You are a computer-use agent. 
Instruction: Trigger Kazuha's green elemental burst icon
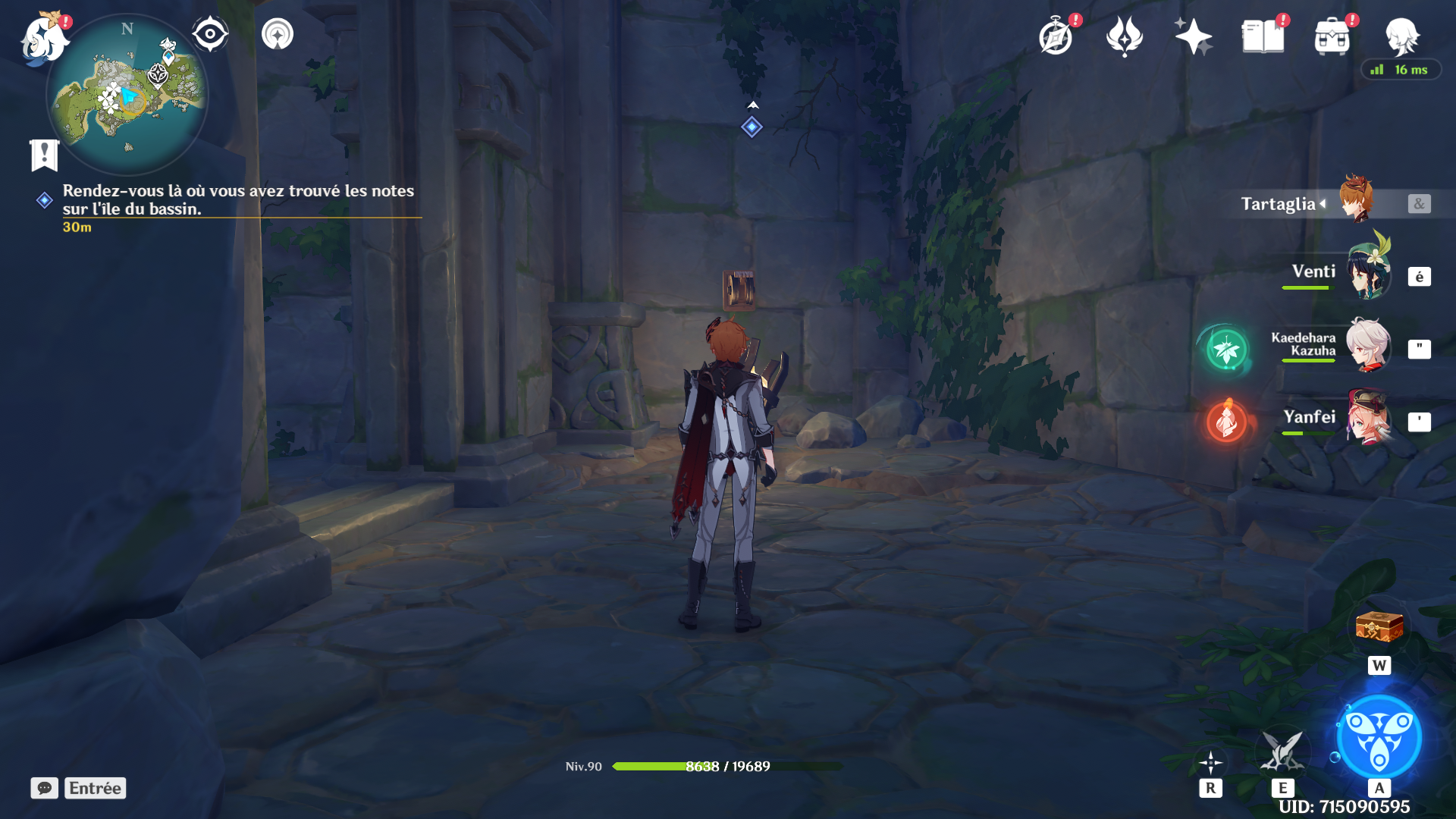click(x=1226, y=350)
